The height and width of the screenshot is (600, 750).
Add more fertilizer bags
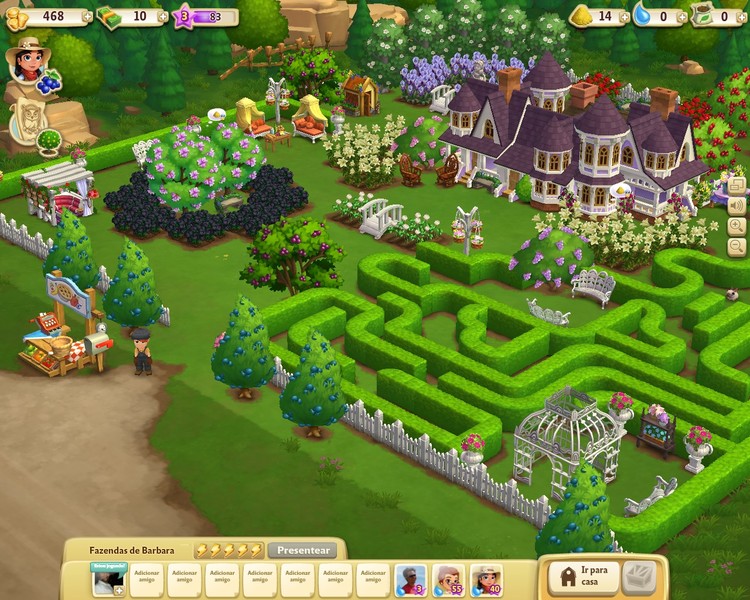click(743, 16)
